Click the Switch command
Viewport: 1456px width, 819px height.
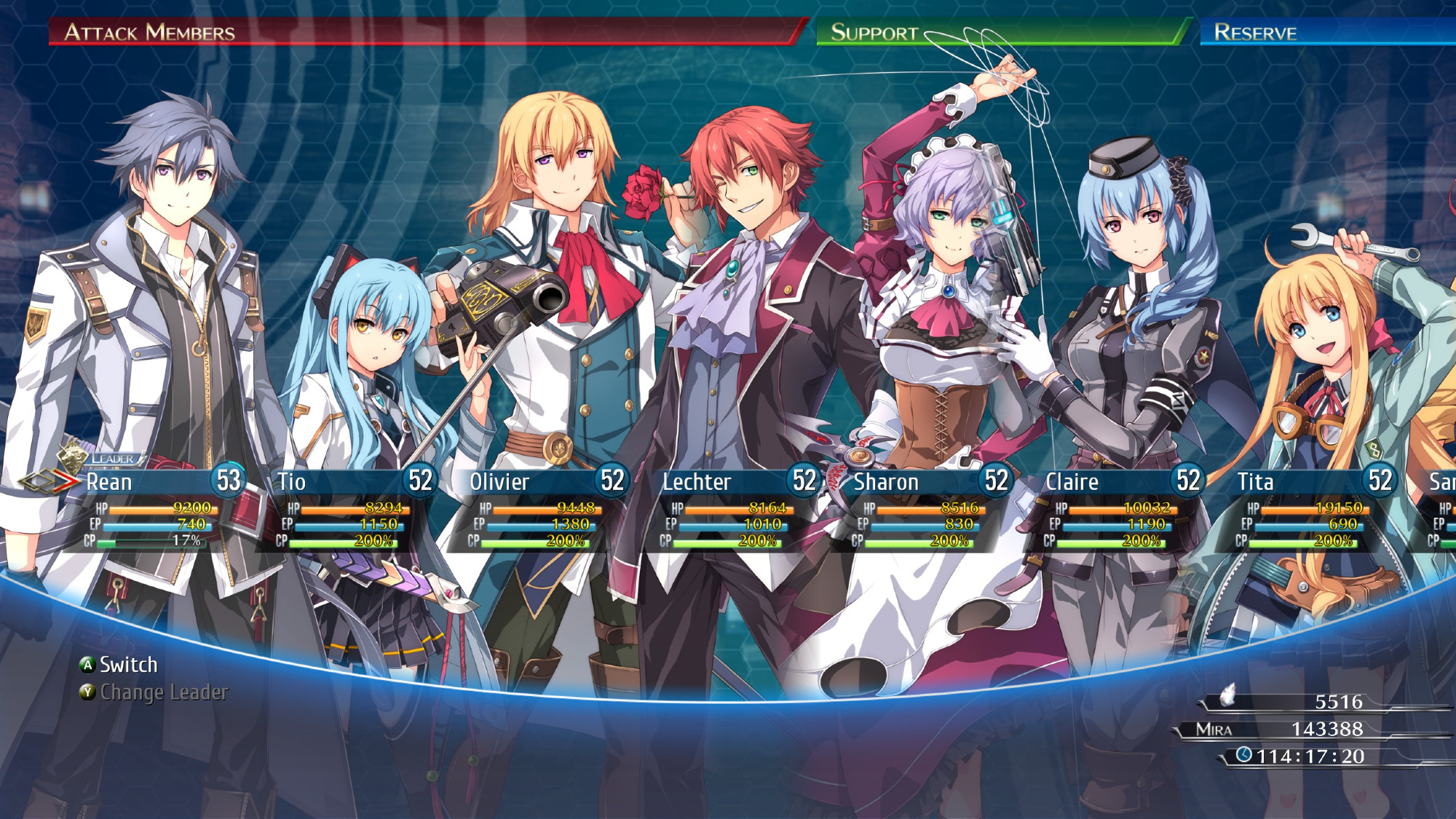127,665
